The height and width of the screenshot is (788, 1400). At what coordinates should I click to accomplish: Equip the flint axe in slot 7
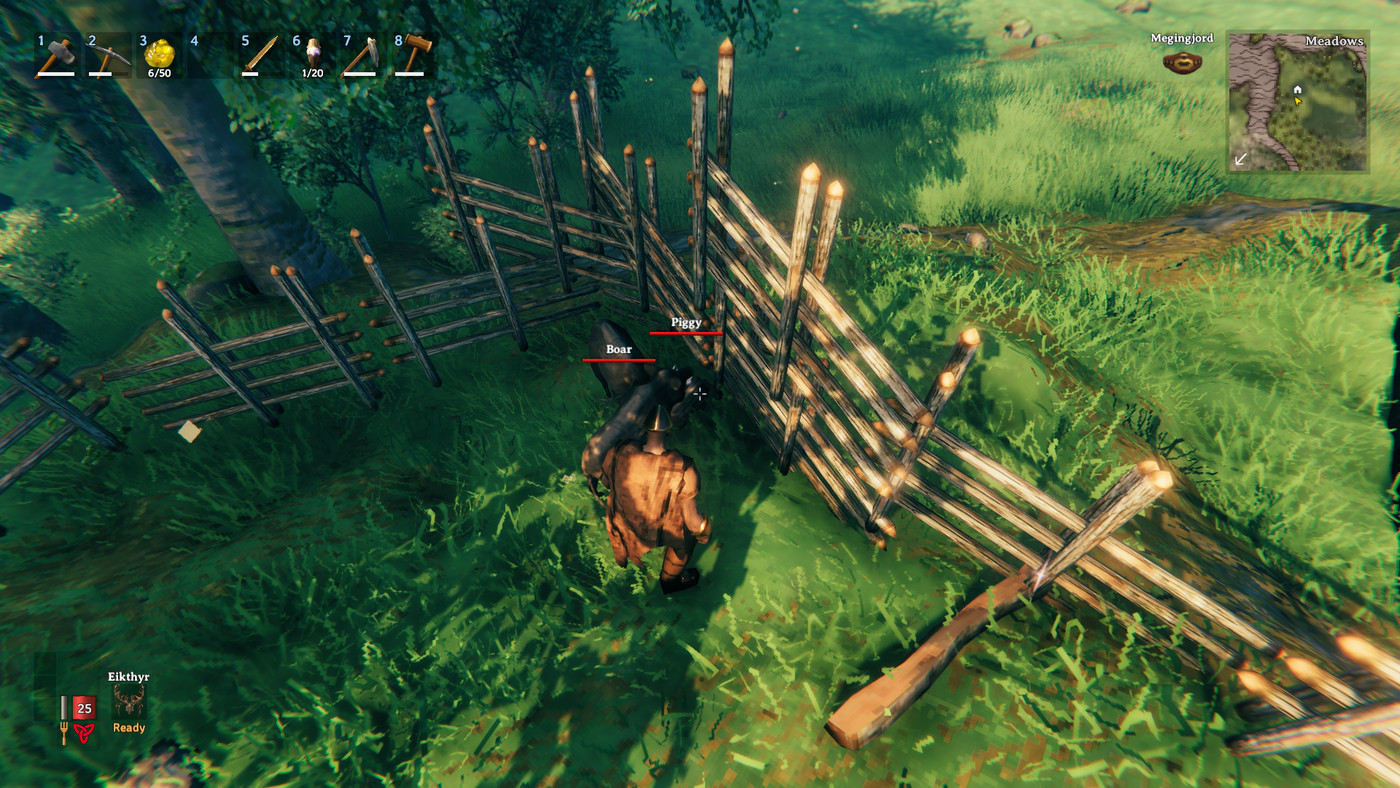pyautogui.click(x=364, y=55)
